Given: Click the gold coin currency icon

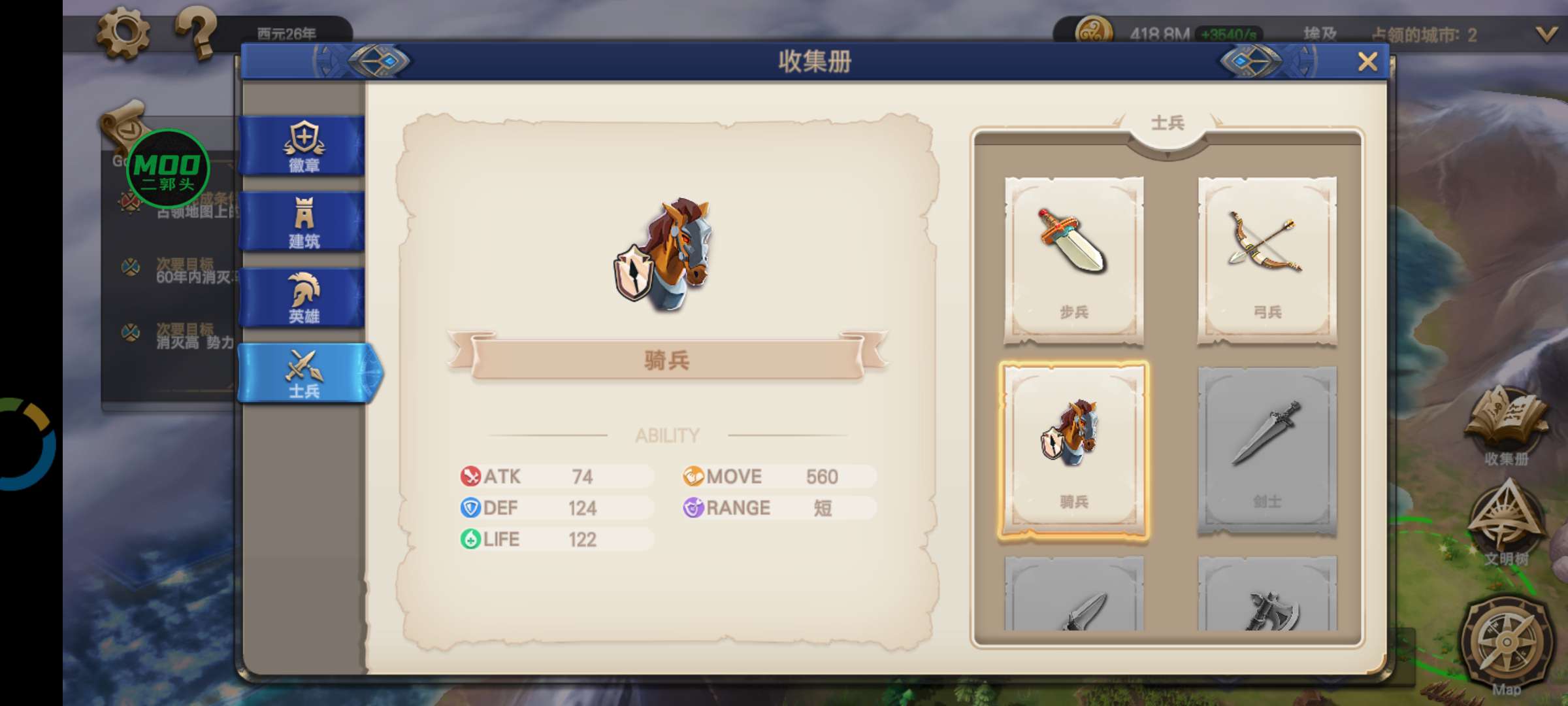Looking at the screenshot, I should (1094, 33).
